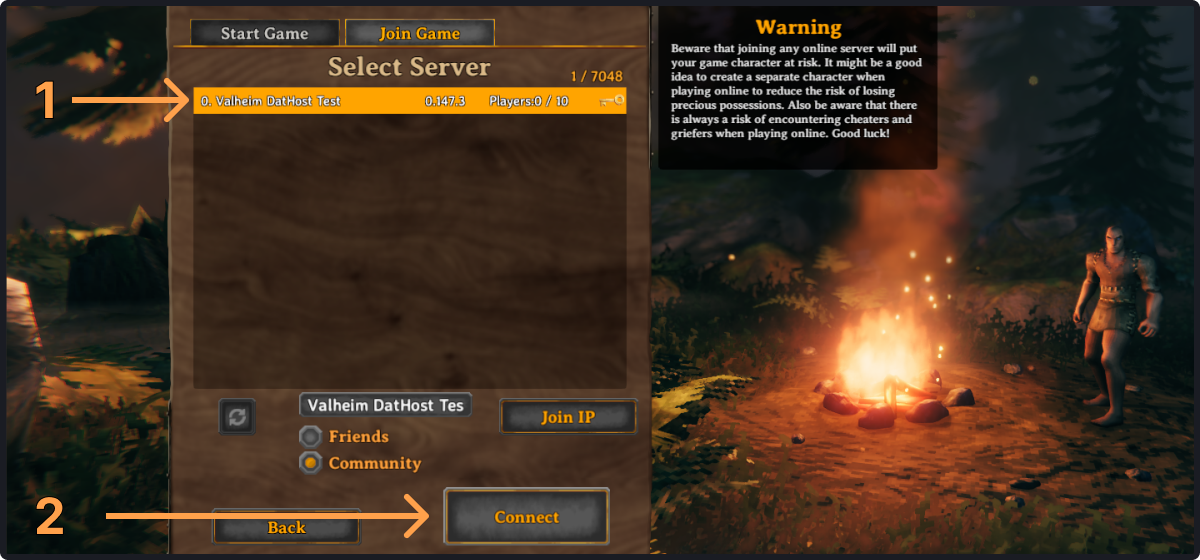Open the Join Game tab
The image size is (1200, 560).
(419, 33)
